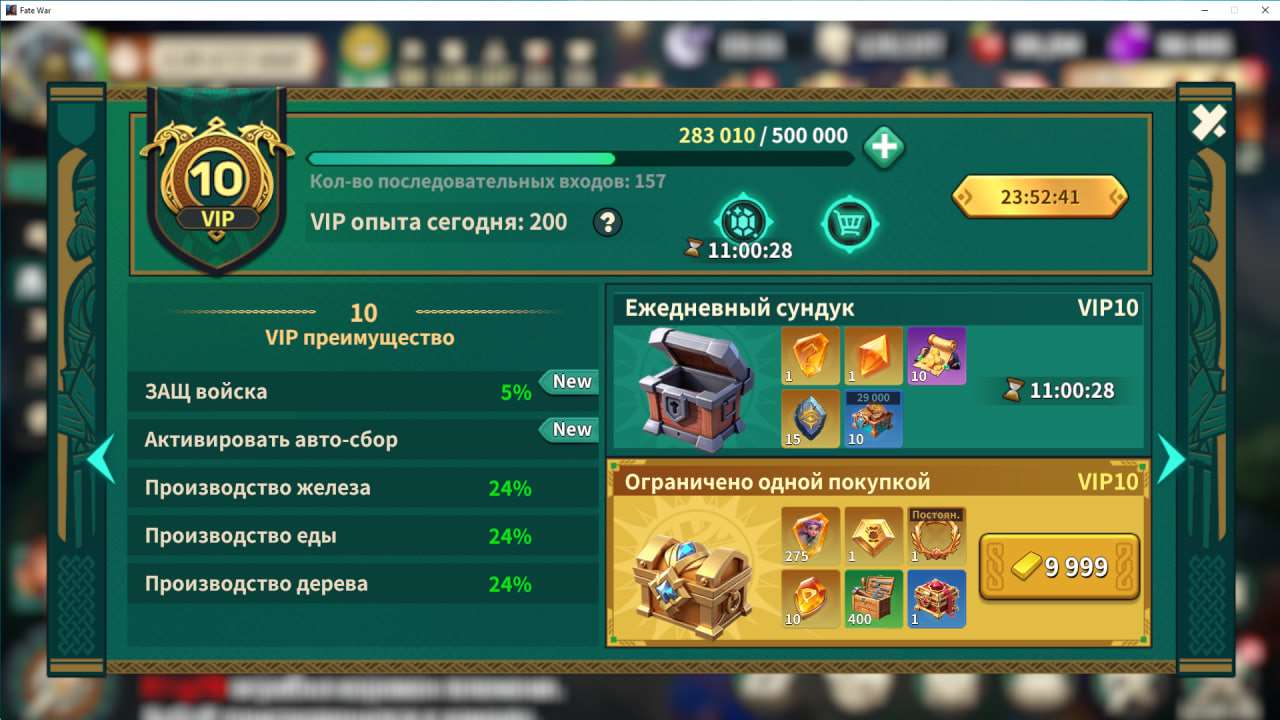Image resolution: width=1280 pixels, height=720 pixels.
Task: Open help via the question mark icon
Action: pyautogui.click(x=607, y=223)
